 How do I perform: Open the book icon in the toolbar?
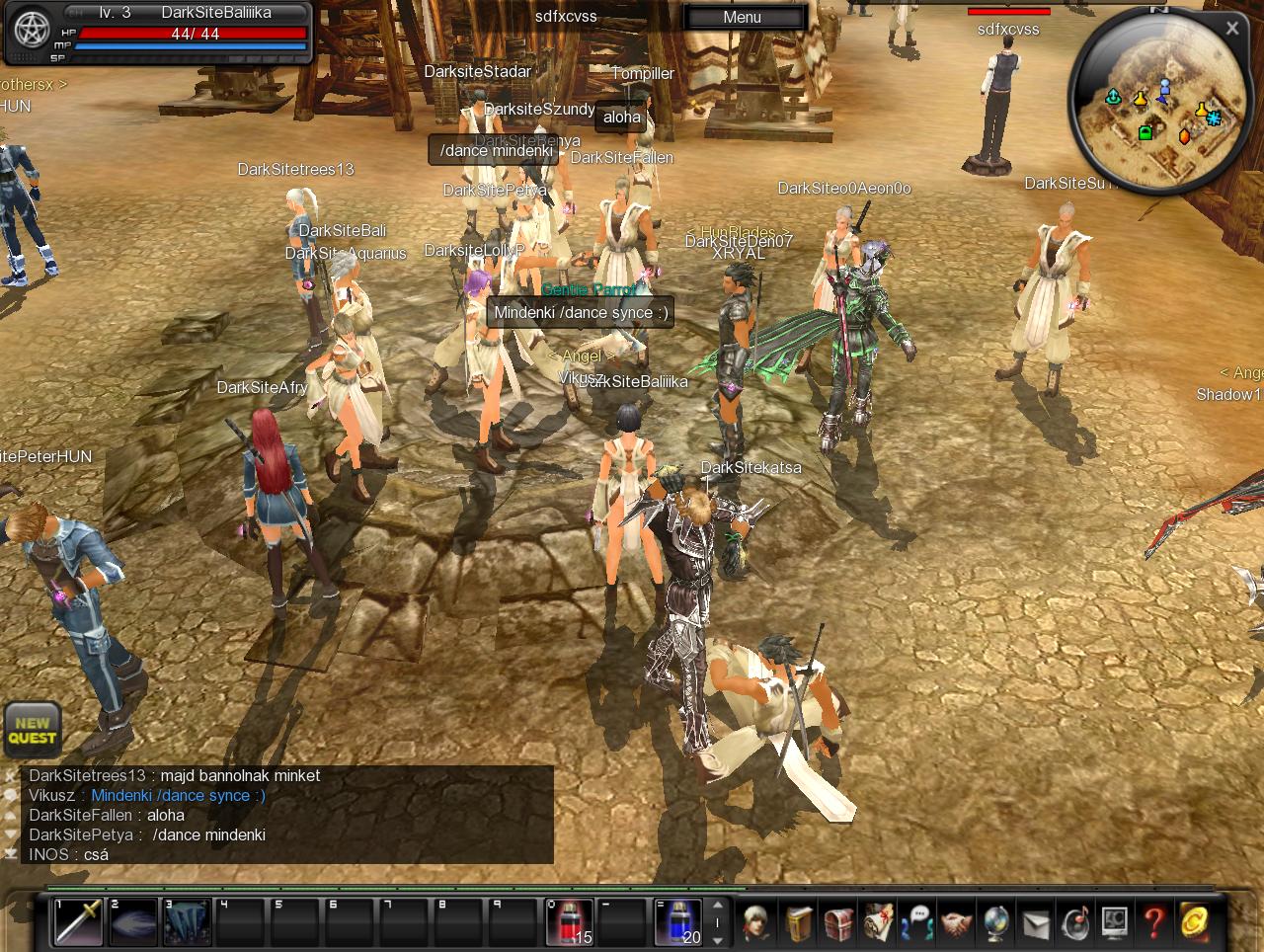[800, 921]
